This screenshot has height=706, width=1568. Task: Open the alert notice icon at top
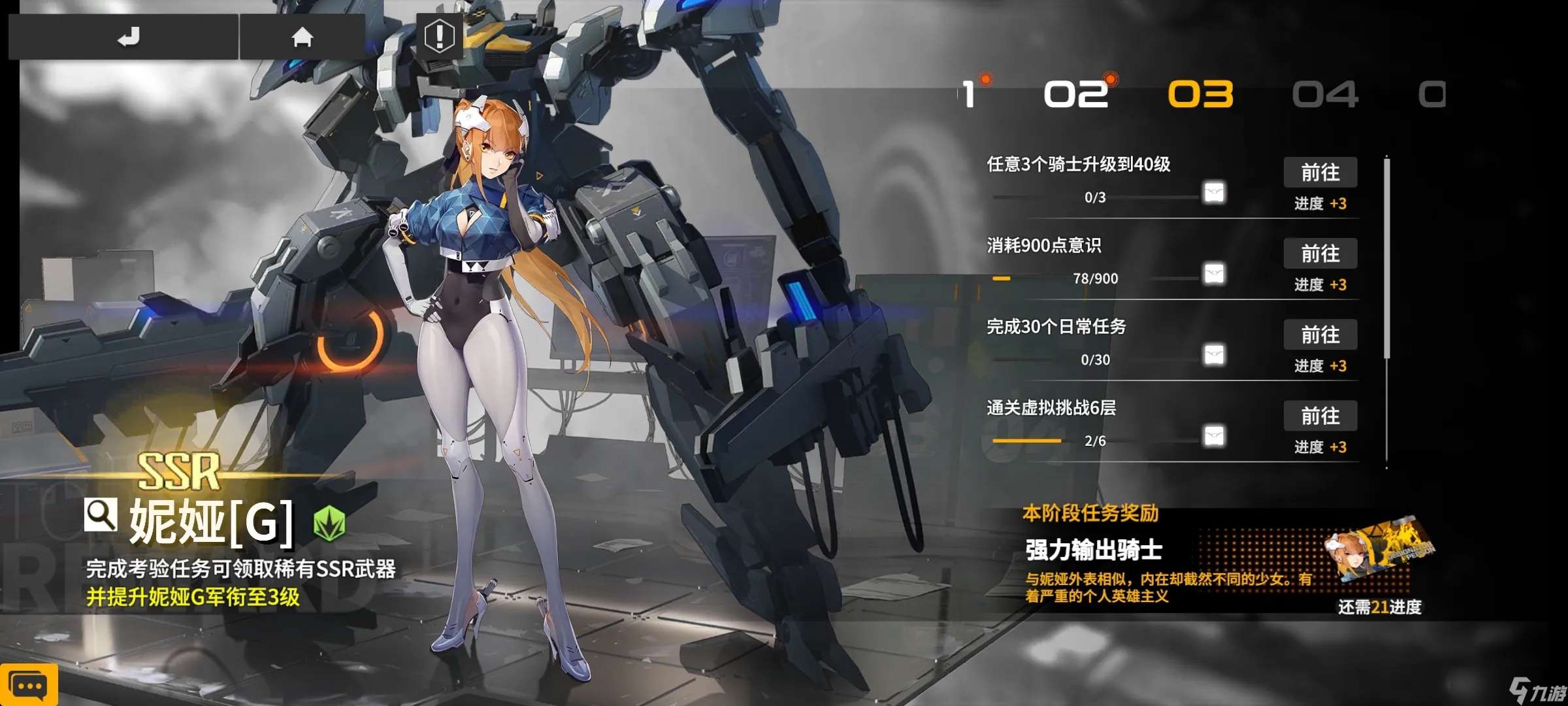[x=439, y=37]
